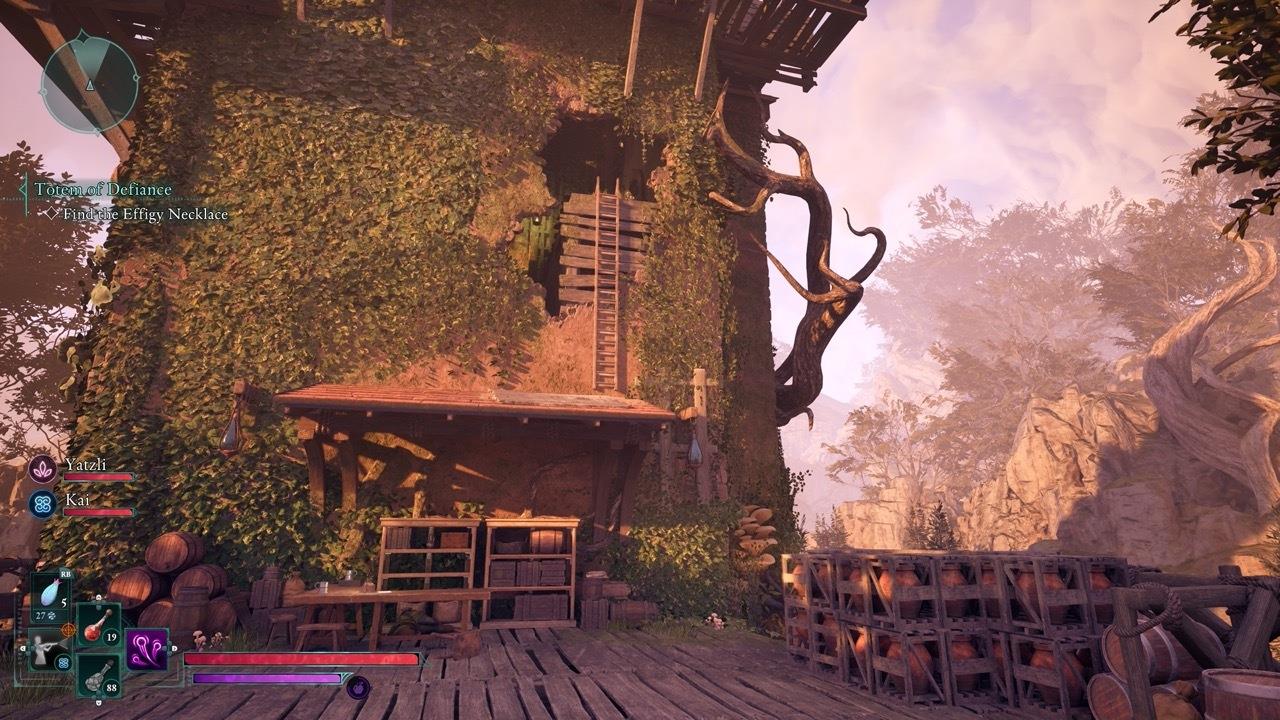
Task: Click the left arrow on the quick-slot selector
Action: pos(23,647)
